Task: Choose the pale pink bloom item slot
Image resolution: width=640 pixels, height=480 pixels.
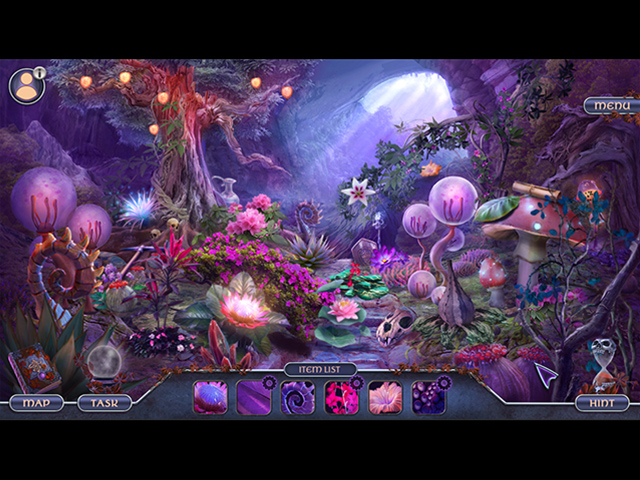Action: [x=385, y=397]
